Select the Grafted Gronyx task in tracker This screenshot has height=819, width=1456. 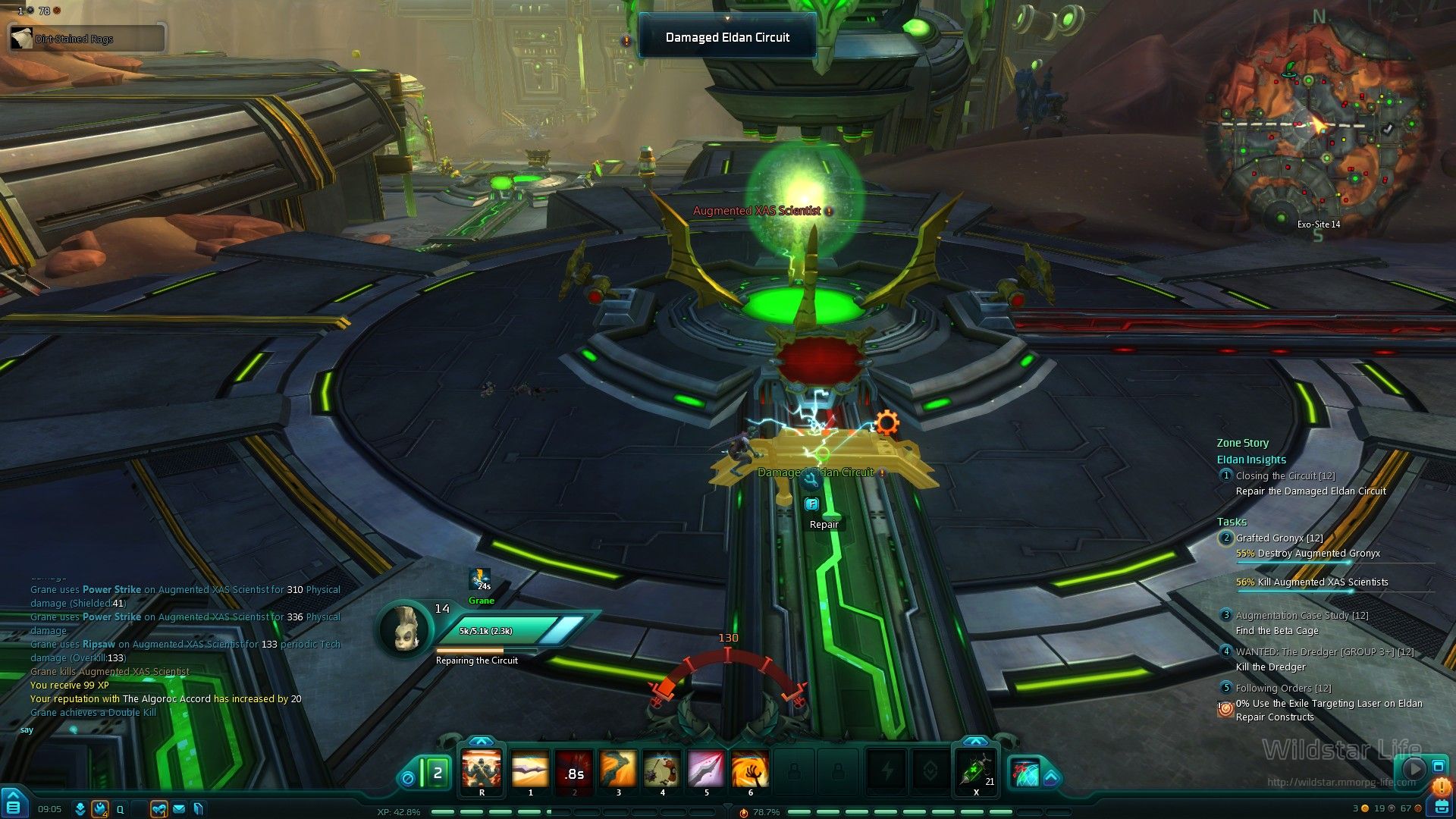1279,538
